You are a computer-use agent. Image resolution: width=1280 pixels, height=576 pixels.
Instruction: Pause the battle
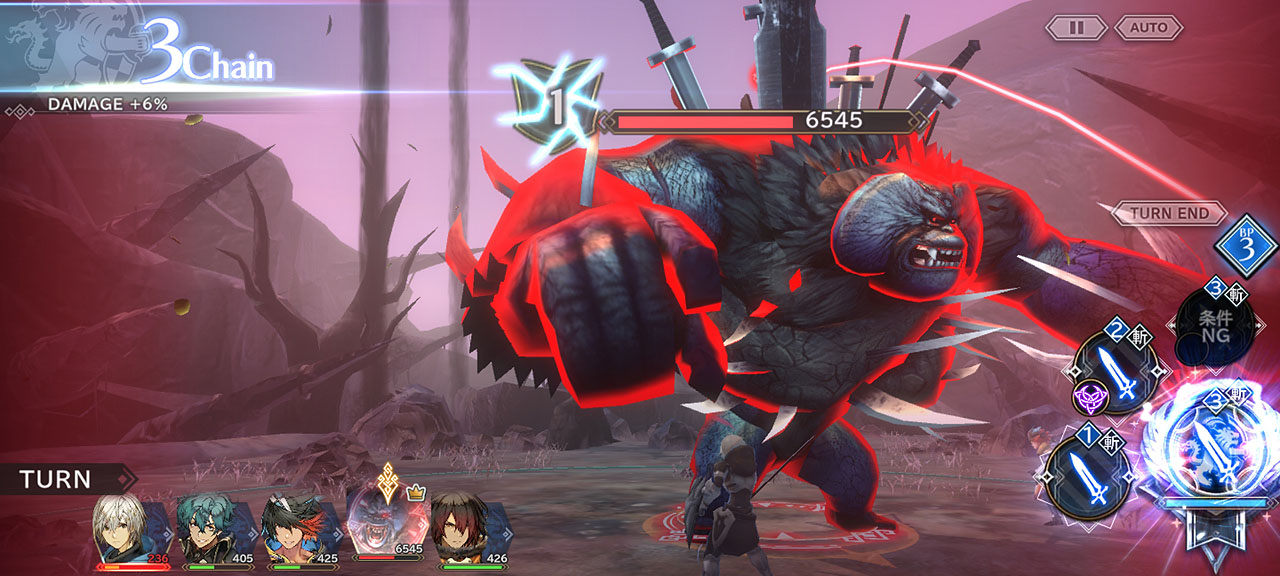click(1076, 28)
